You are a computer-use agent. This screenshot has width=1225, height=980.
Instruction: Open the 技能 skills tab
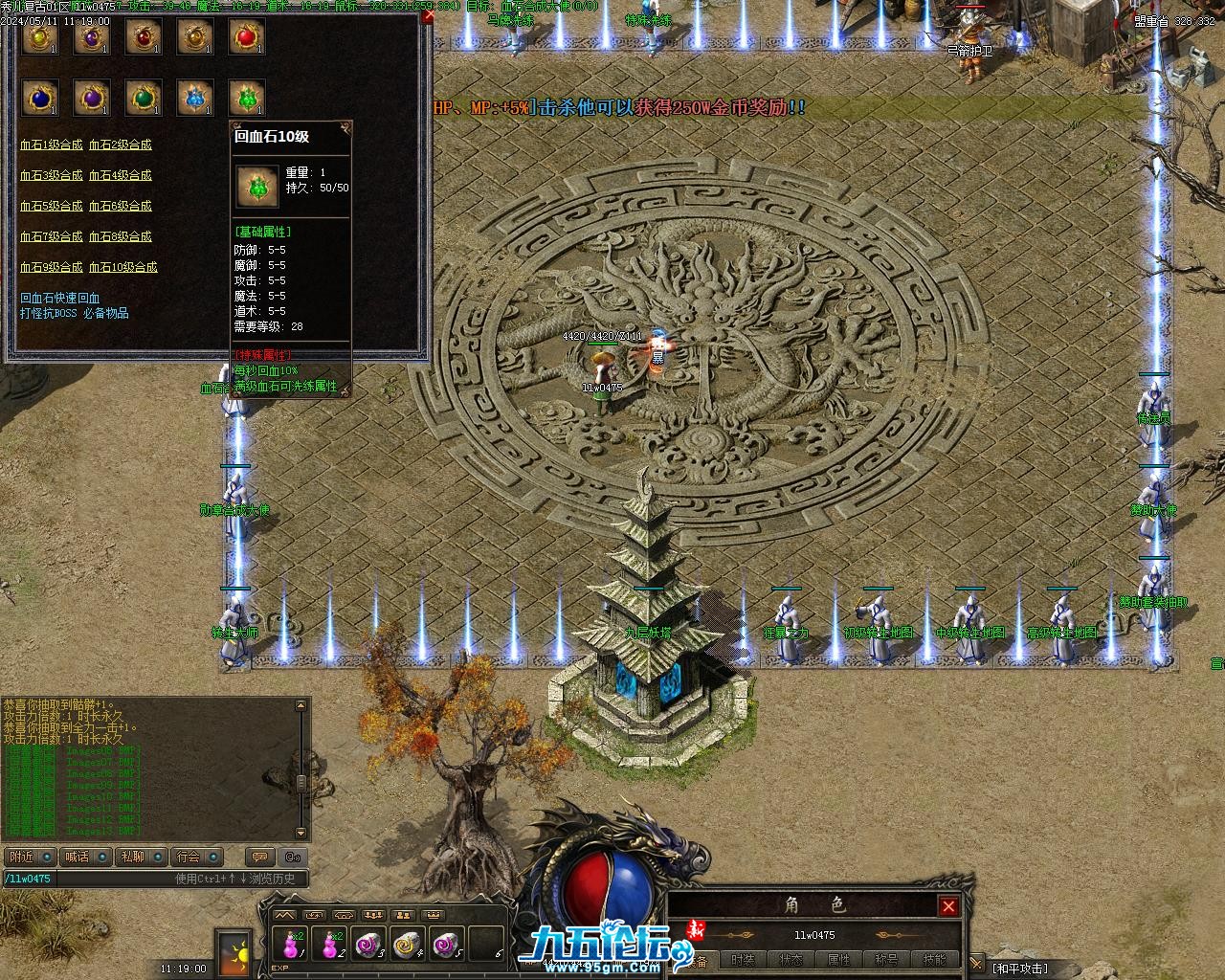(x=935, y=960)
